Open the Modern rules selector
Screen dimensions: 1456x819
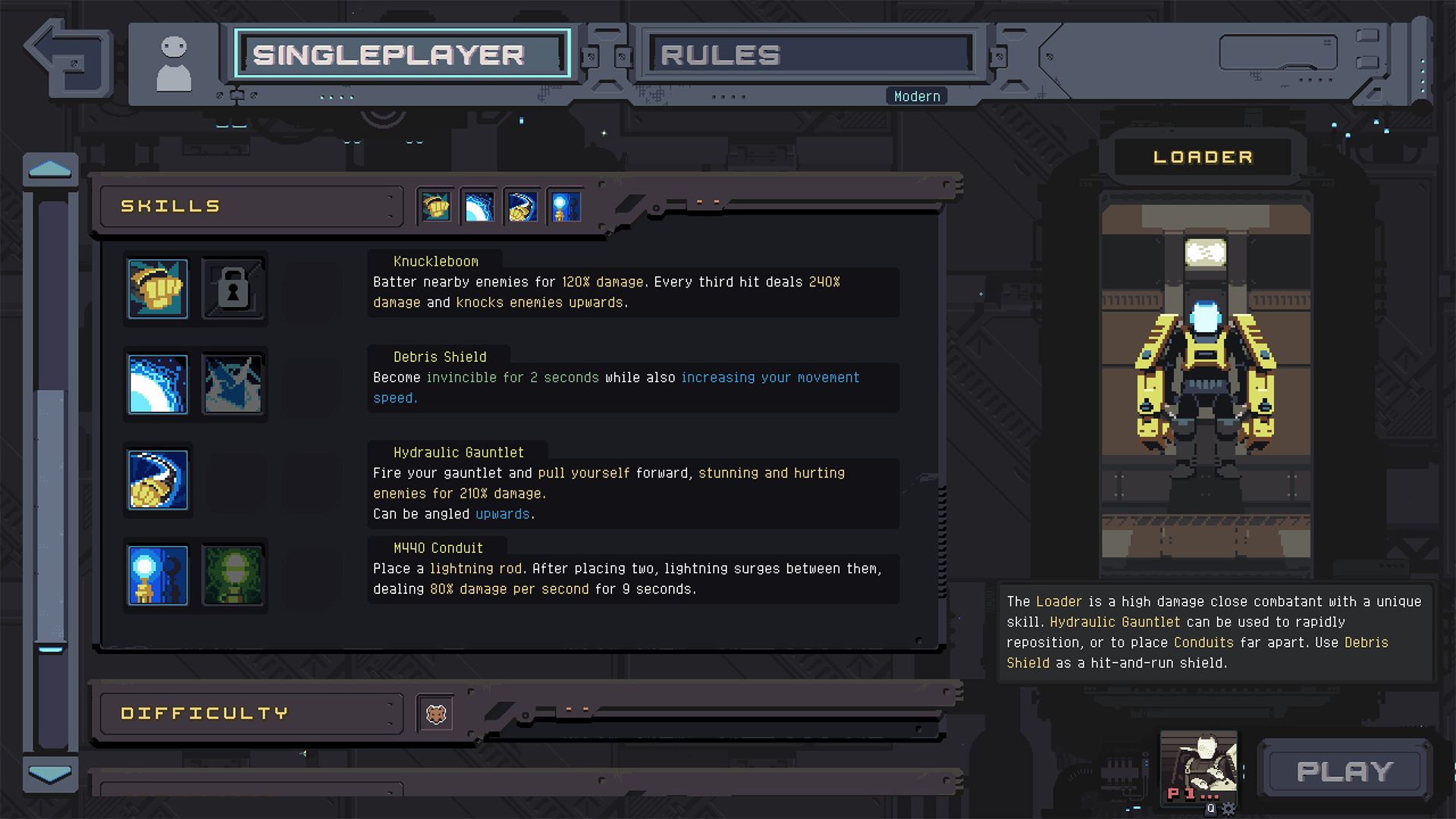[915, 96]
